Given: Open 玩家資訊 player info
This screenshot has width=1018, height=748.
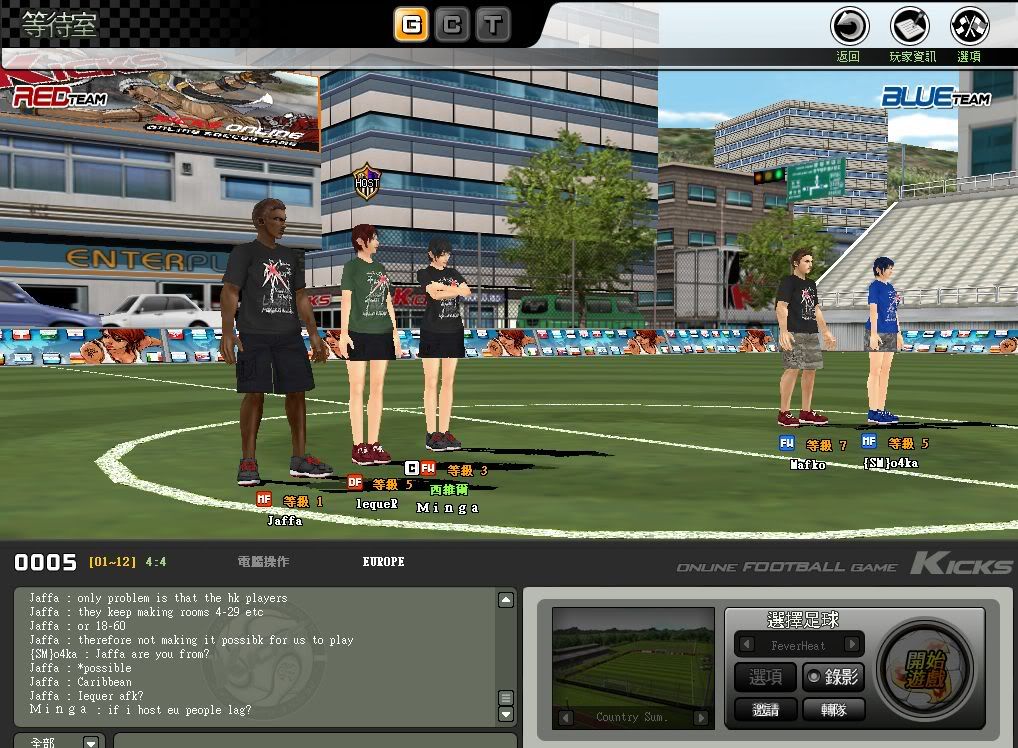Looking at the screenshot, I should point(910,26).
